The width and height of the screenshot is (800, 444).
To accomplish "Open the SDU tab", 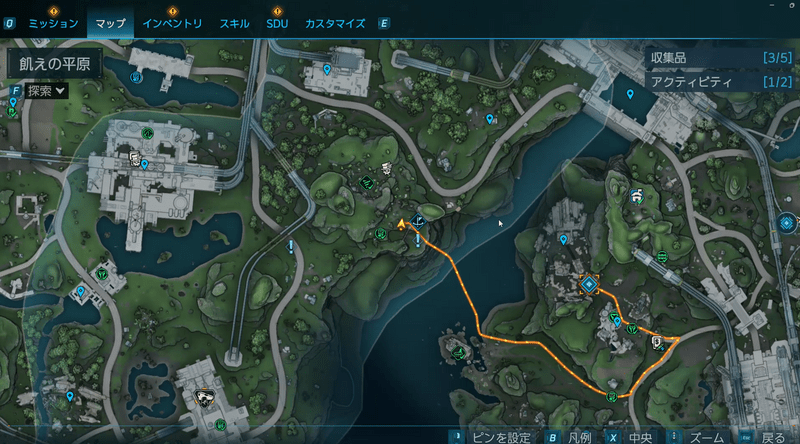I will [x=277, y=22].
